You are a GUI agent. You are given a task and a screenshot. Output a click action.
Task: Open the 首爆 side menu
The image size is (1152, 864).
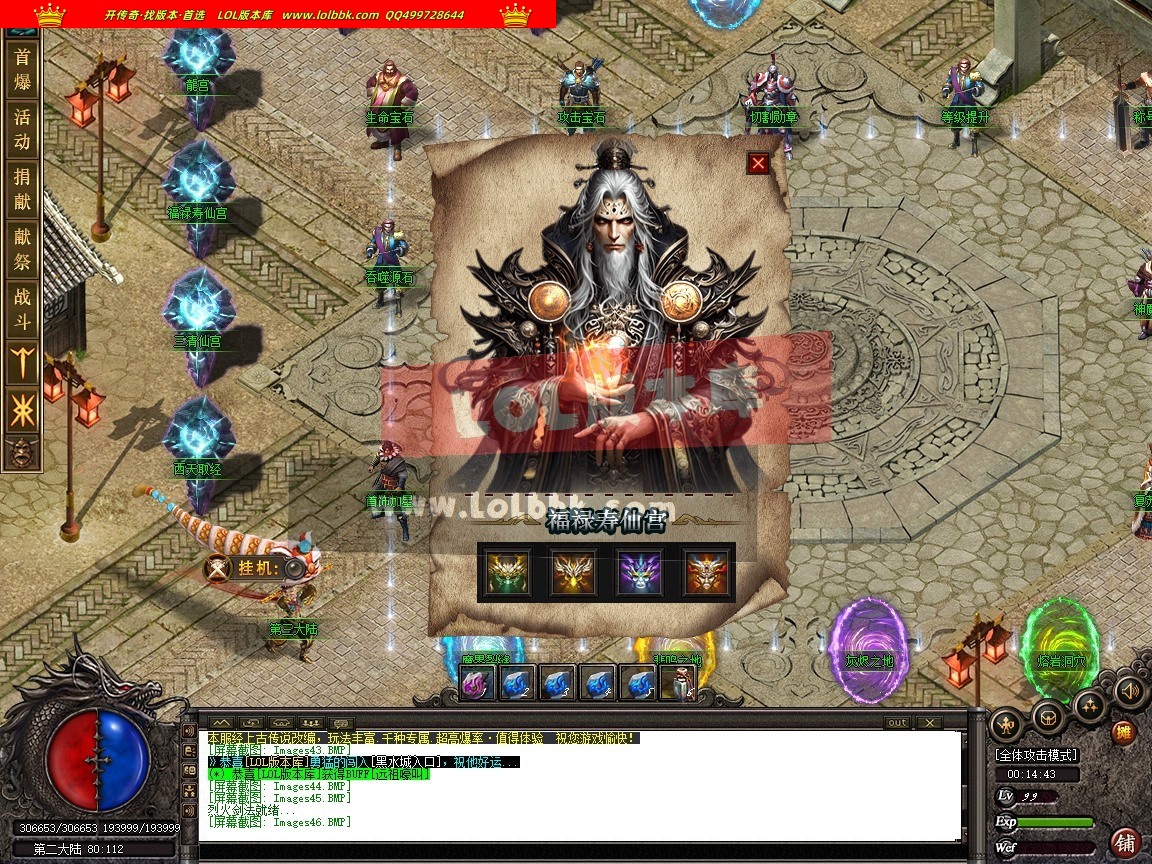22,69
